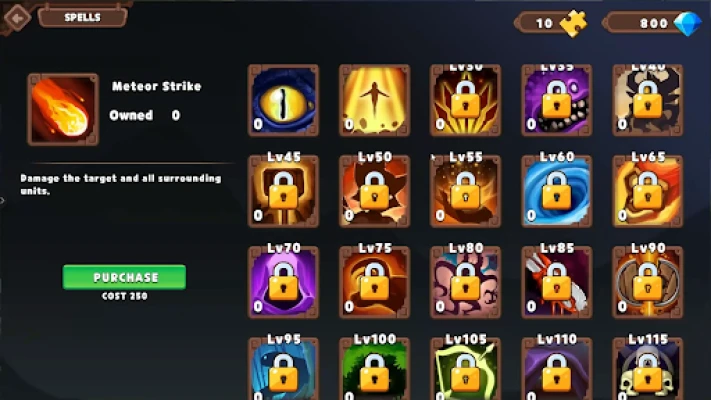Viewport: 711px width, 400px height.
Task: Click the locked Lv70 purple spell
Action: (x=283, y=282)
